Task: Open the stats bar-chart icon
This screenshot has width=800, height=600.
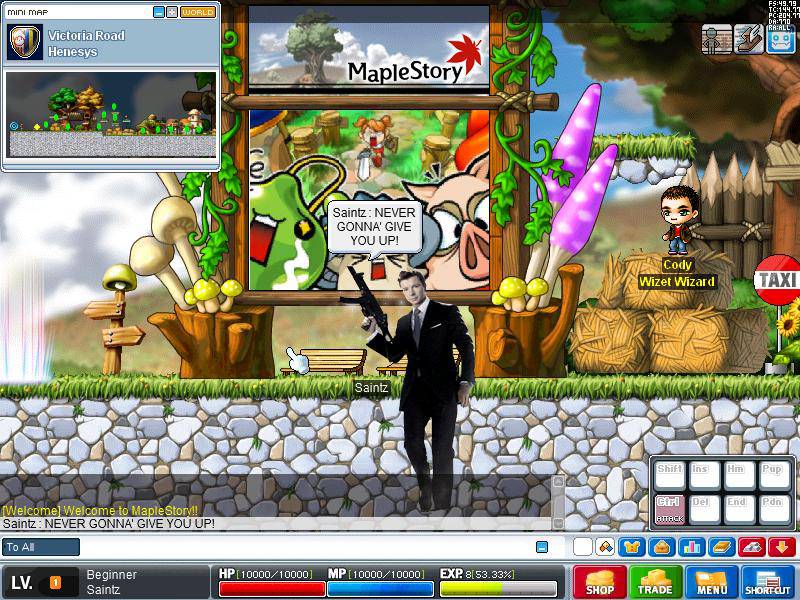Action: (690, 547)
